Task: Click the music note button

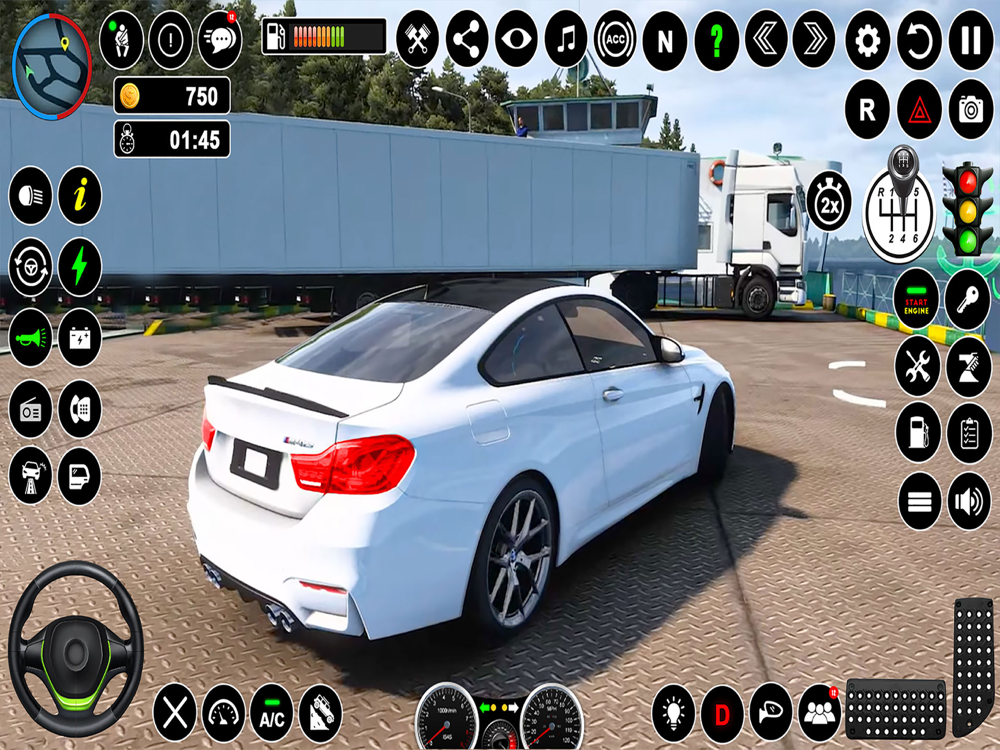Action: pyautogui.click(x=566, y=40)
